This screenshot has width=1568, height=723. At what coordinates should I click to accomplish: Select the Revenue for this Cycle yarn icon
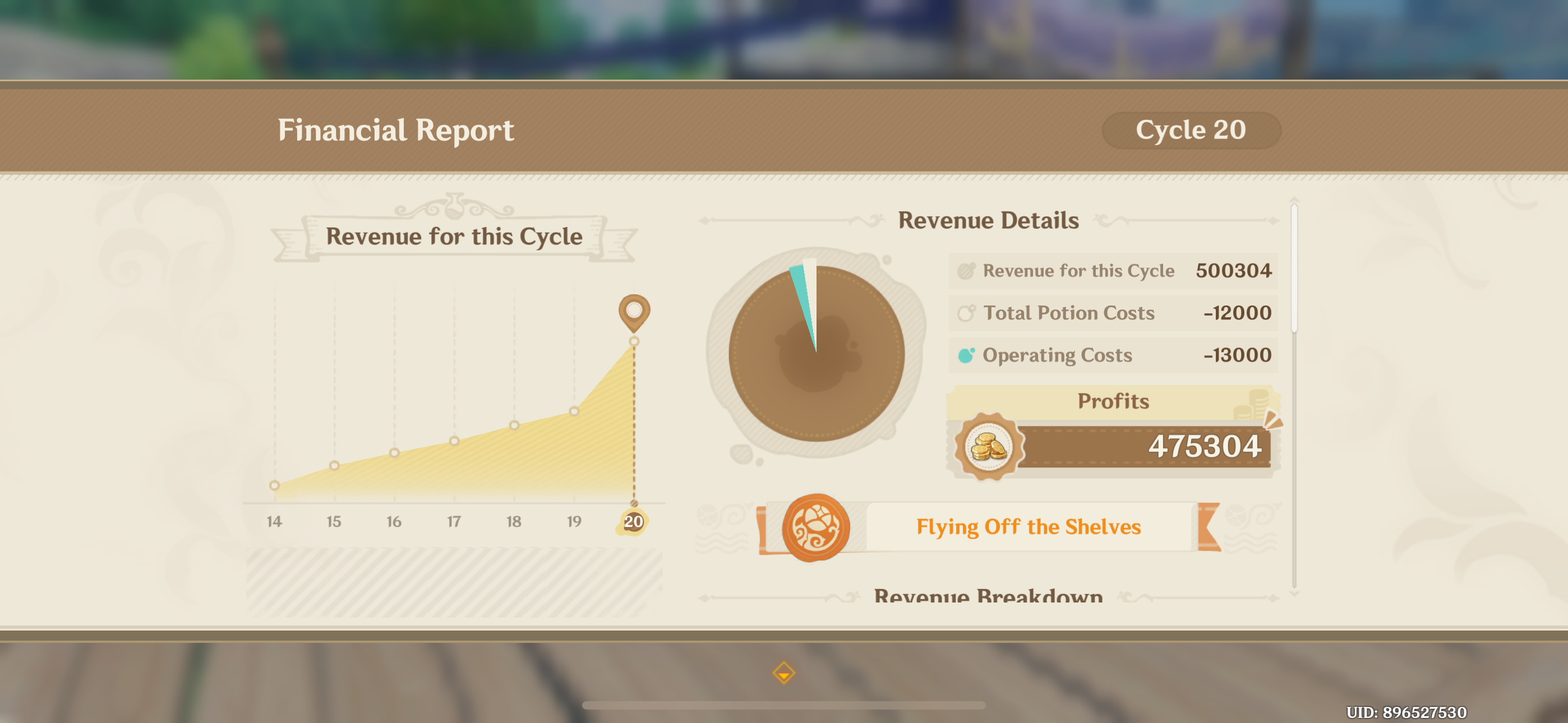coord(966,270)
